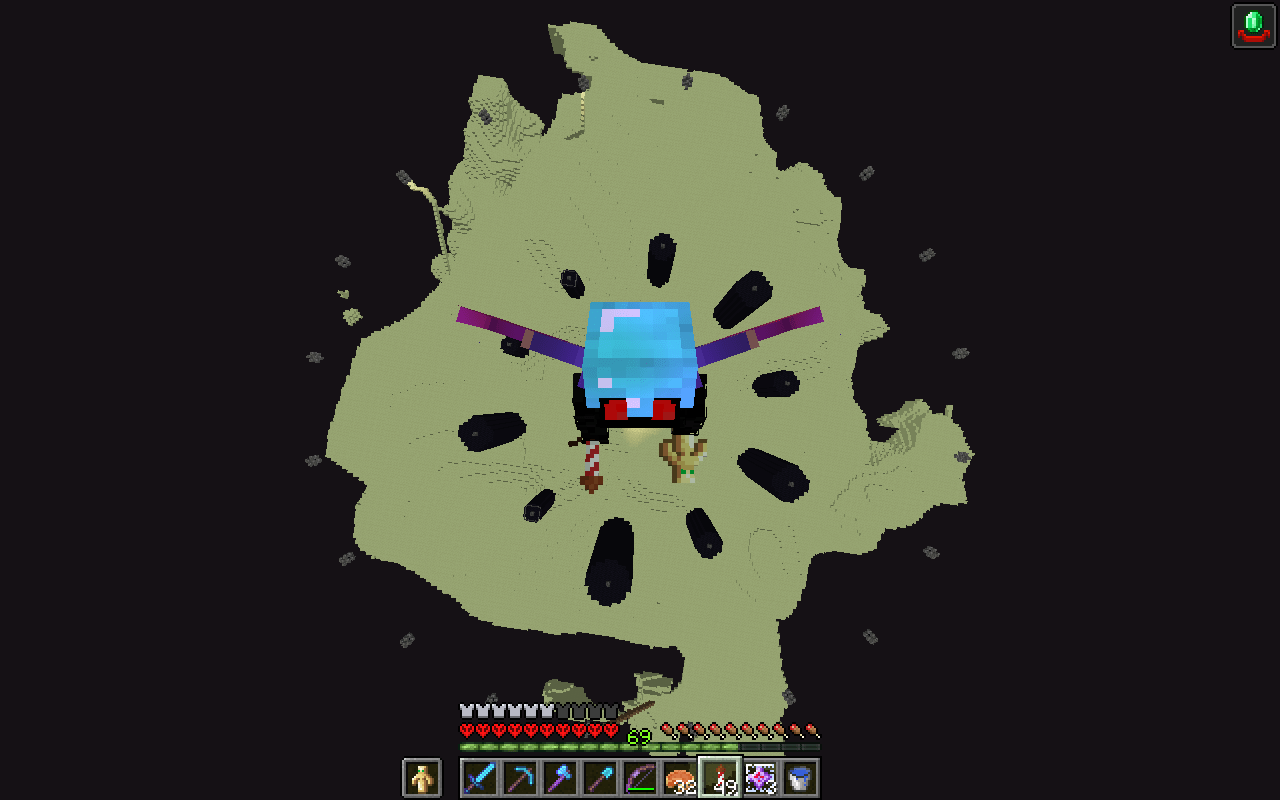Click the player's diamond helmet
The height and width of the screenshot is (800, 1280).
637,350
